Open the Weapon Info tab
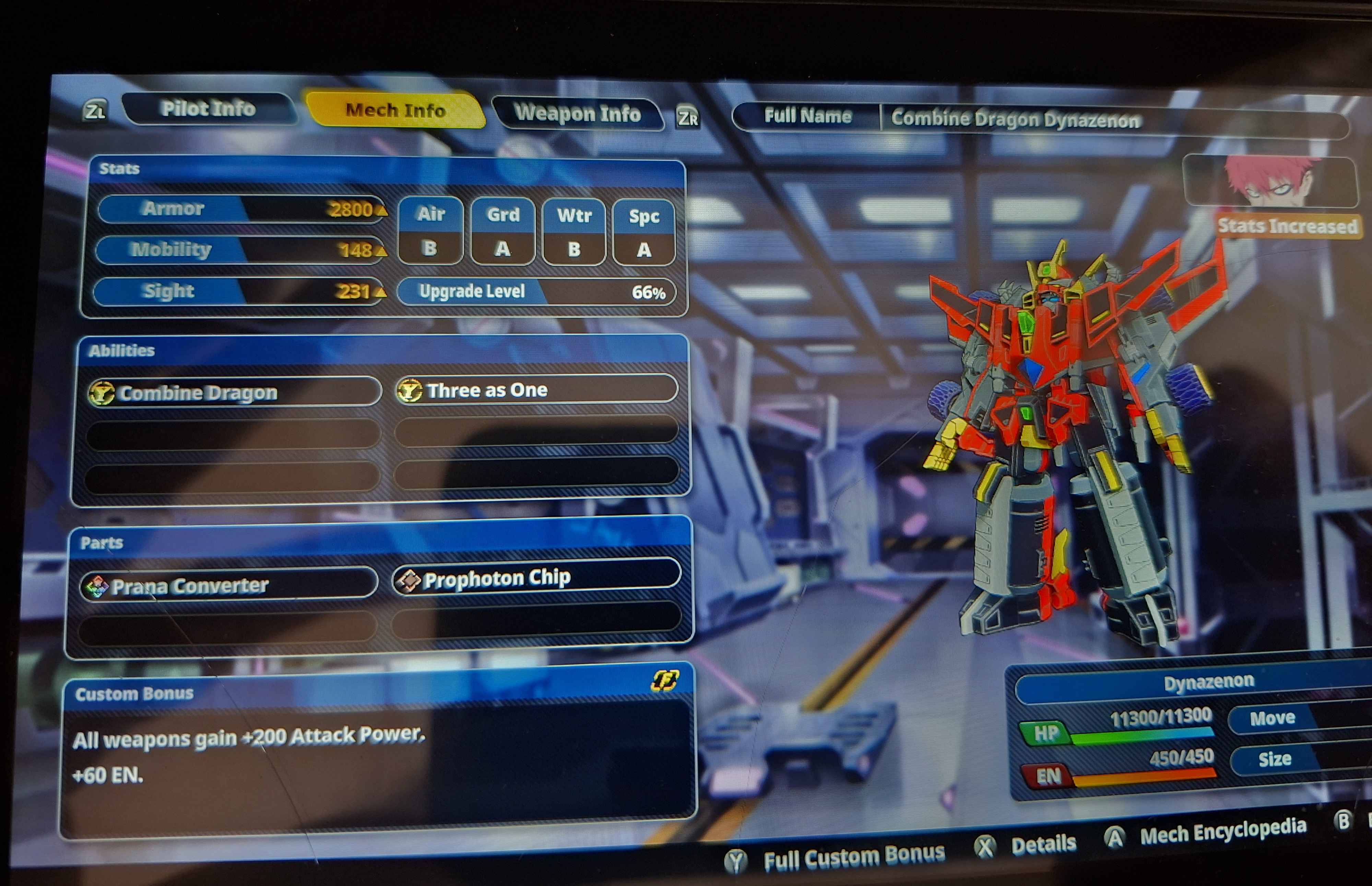Image resolution: width=1372 pixels, height=886 pixels. pos(577,113)
